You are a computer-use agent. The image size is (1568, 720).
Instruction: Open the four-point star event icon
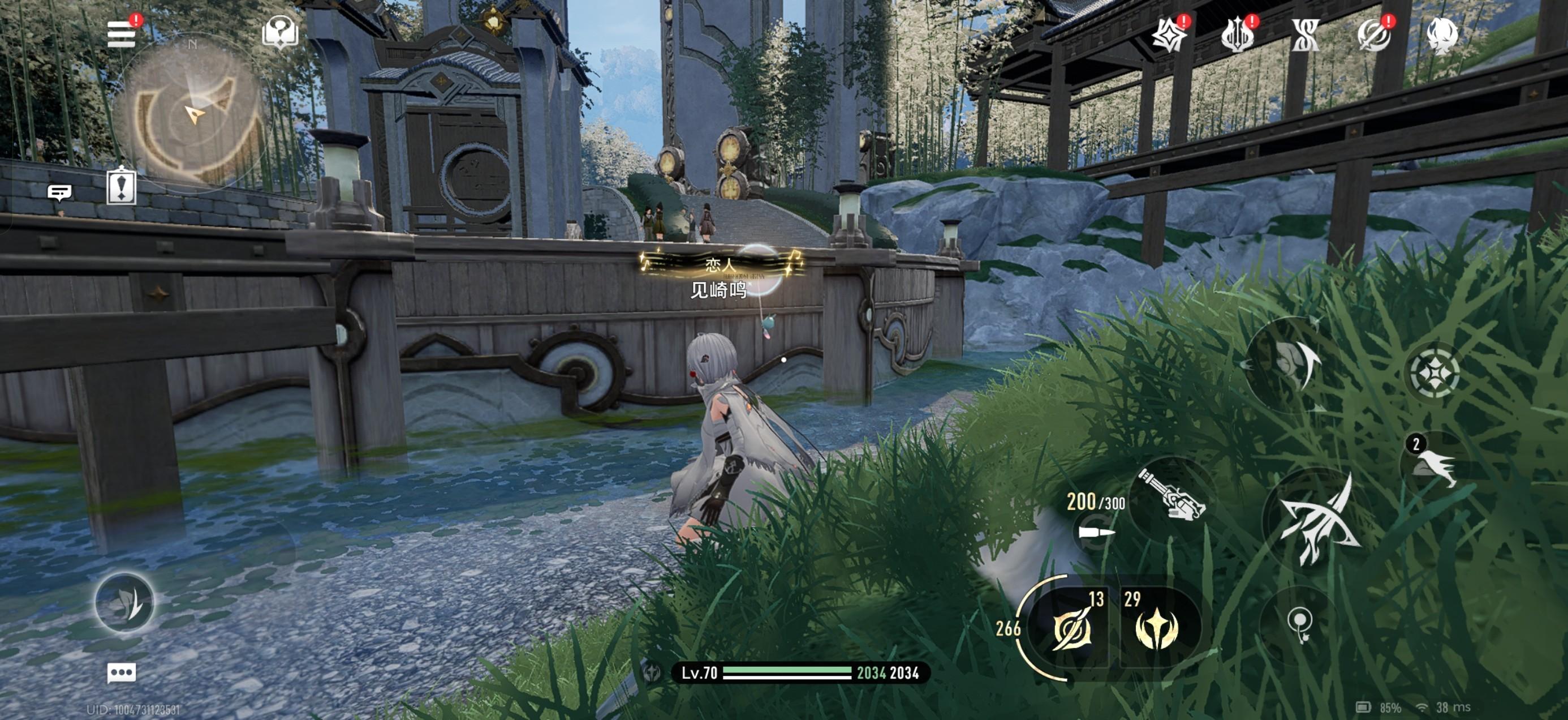point(1169,35)
